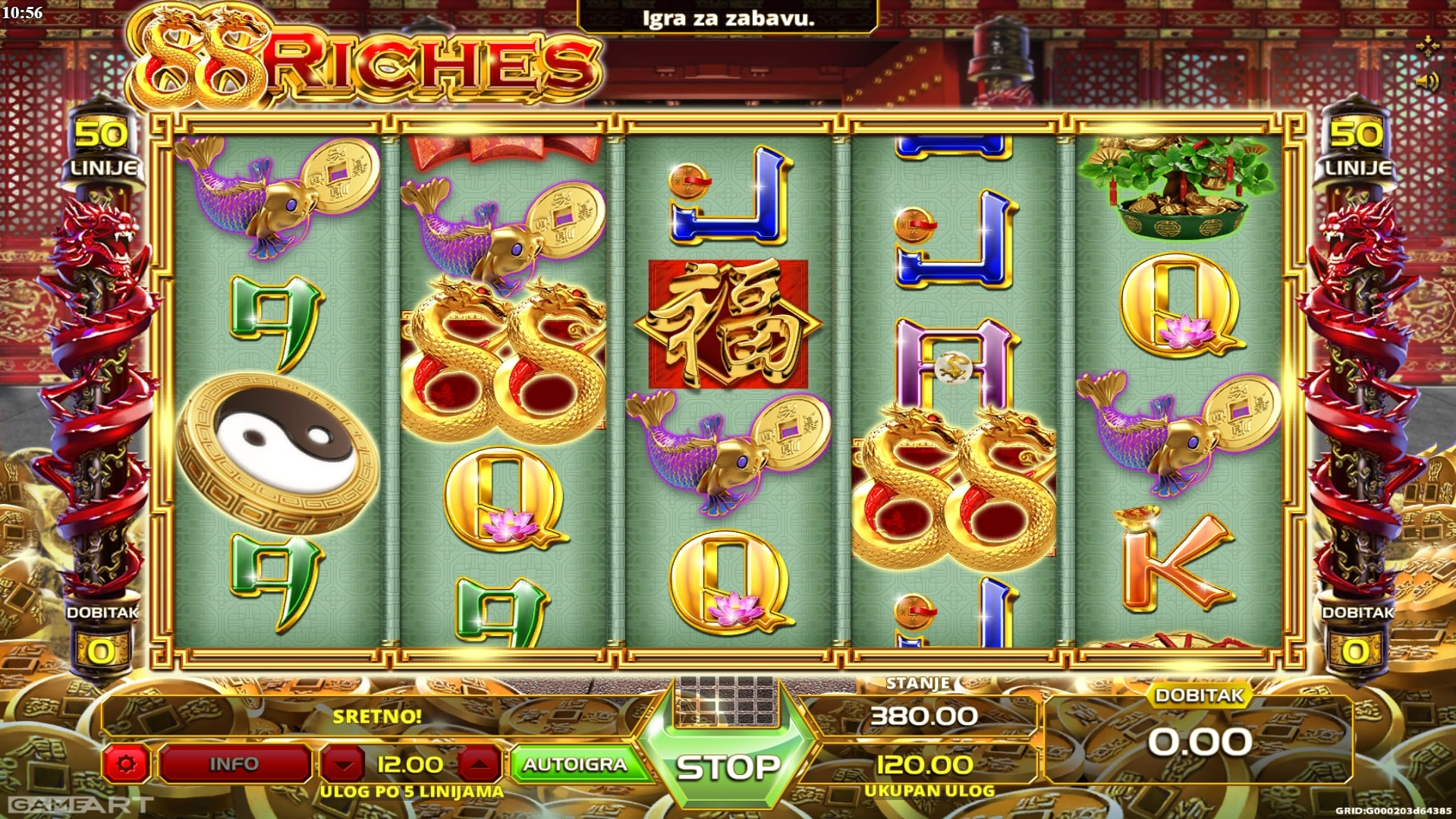This screenshot has height=819, width=1456.
Task: Decrease the bet with the down arrow
Action: pyautogui.click(x=344, y=764)
